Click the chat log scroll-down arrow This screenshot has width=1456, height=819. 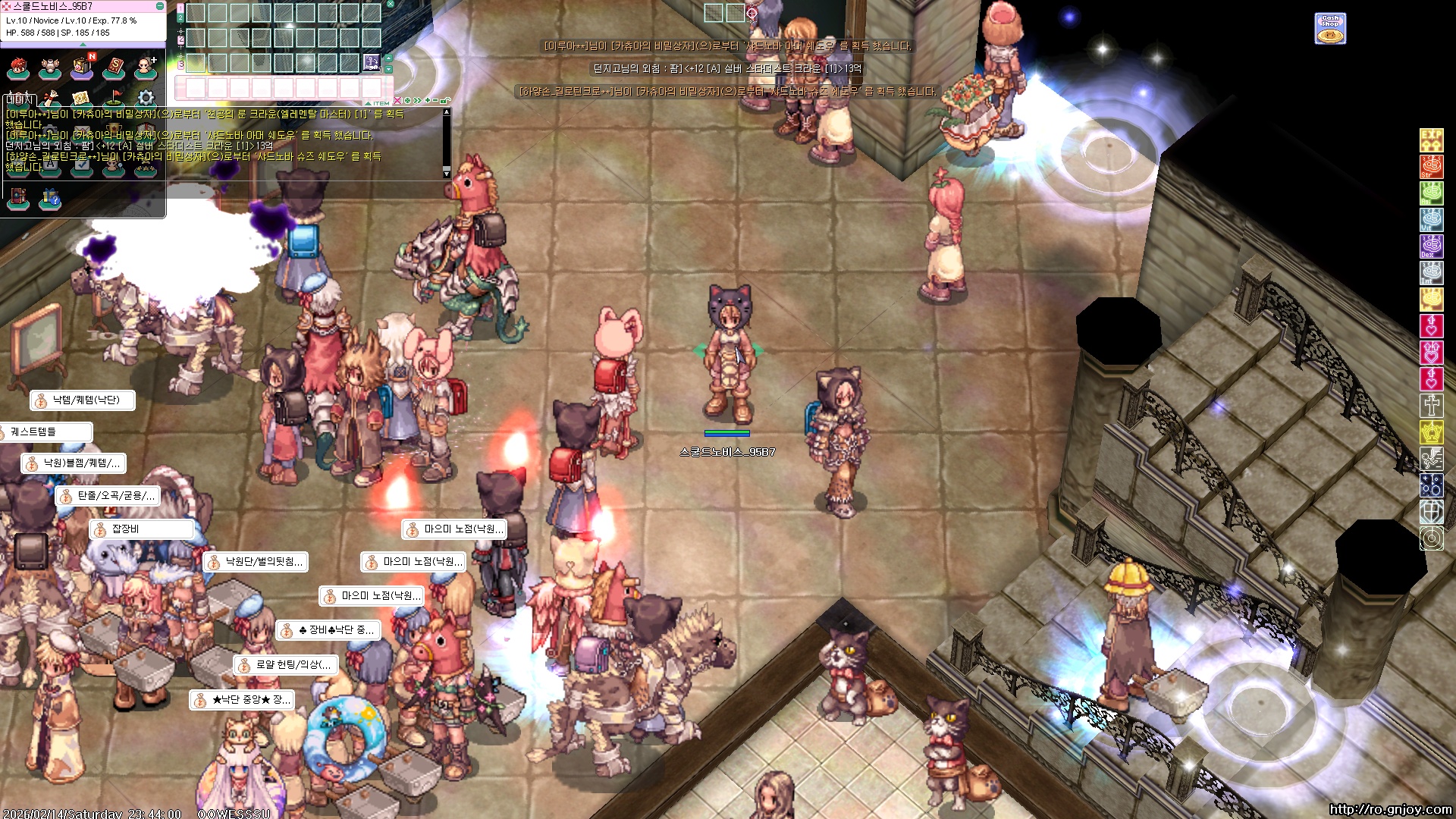[447, 174]
